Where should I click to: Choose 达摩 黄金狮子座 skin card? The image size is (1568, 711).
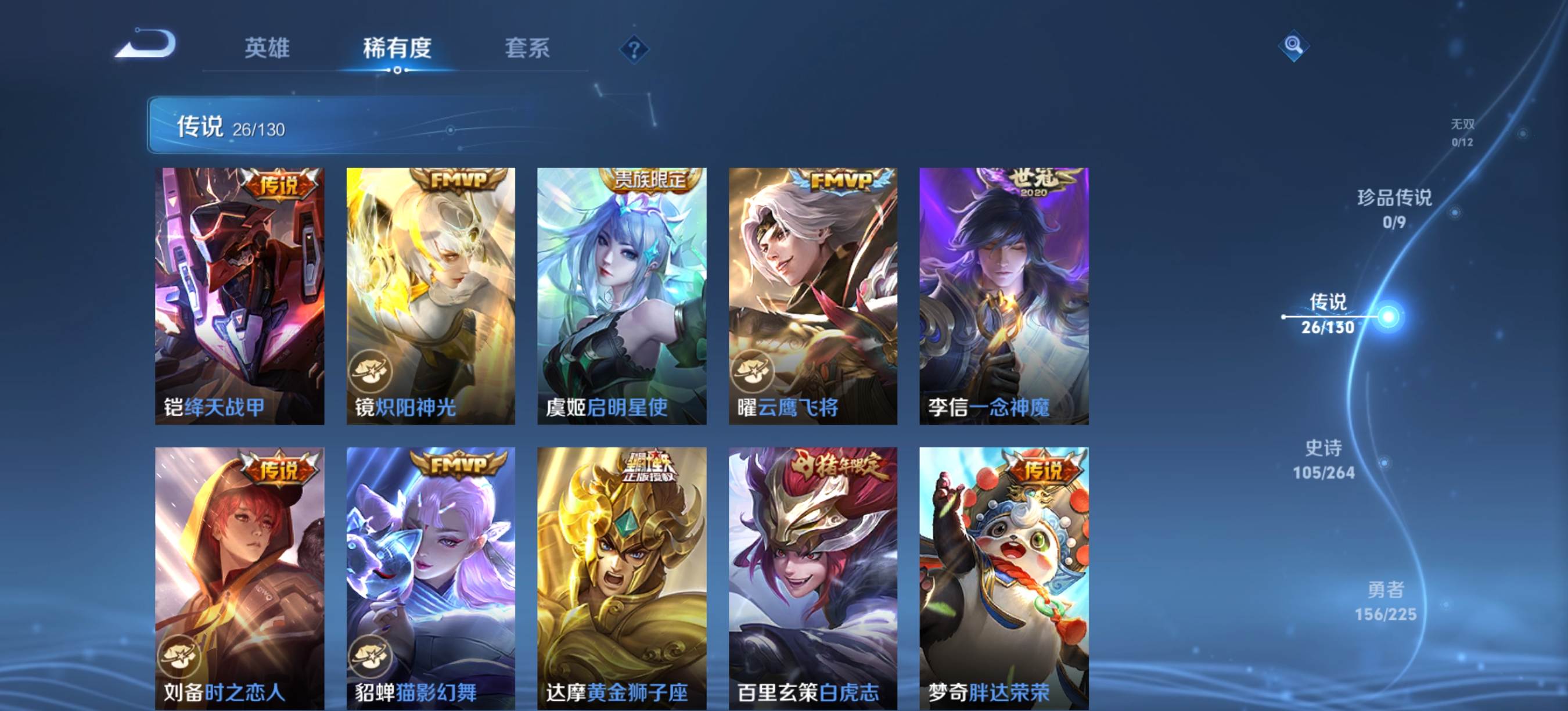click(x=621, y=579)
